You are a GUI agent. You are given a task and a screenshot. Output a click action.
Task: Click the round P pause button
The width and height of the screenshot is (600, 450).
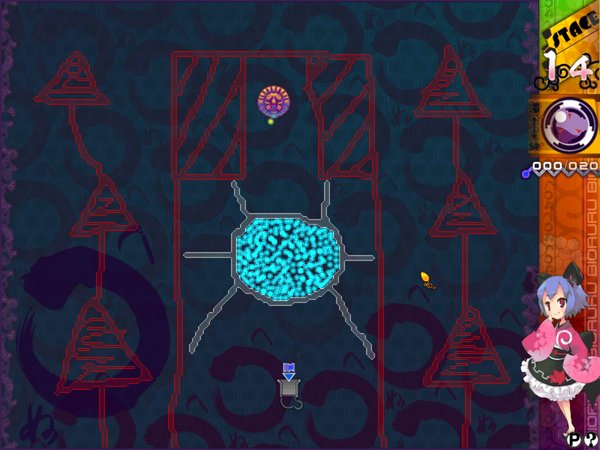click(x=575, y=438)
